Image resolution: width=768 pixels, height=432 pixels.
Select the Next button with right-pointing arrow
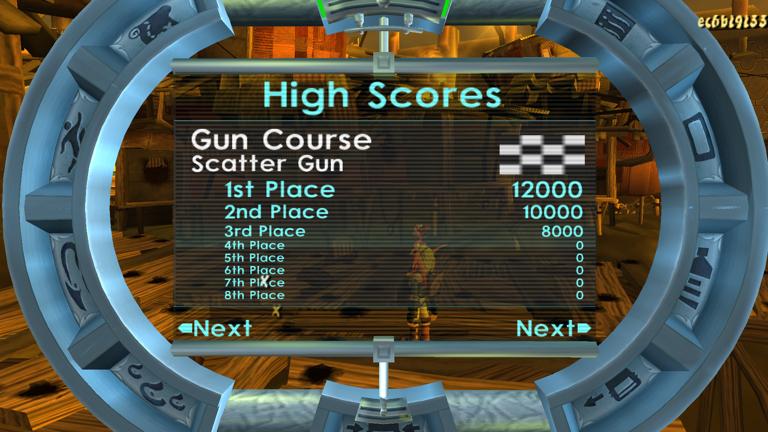click(553, 329)
